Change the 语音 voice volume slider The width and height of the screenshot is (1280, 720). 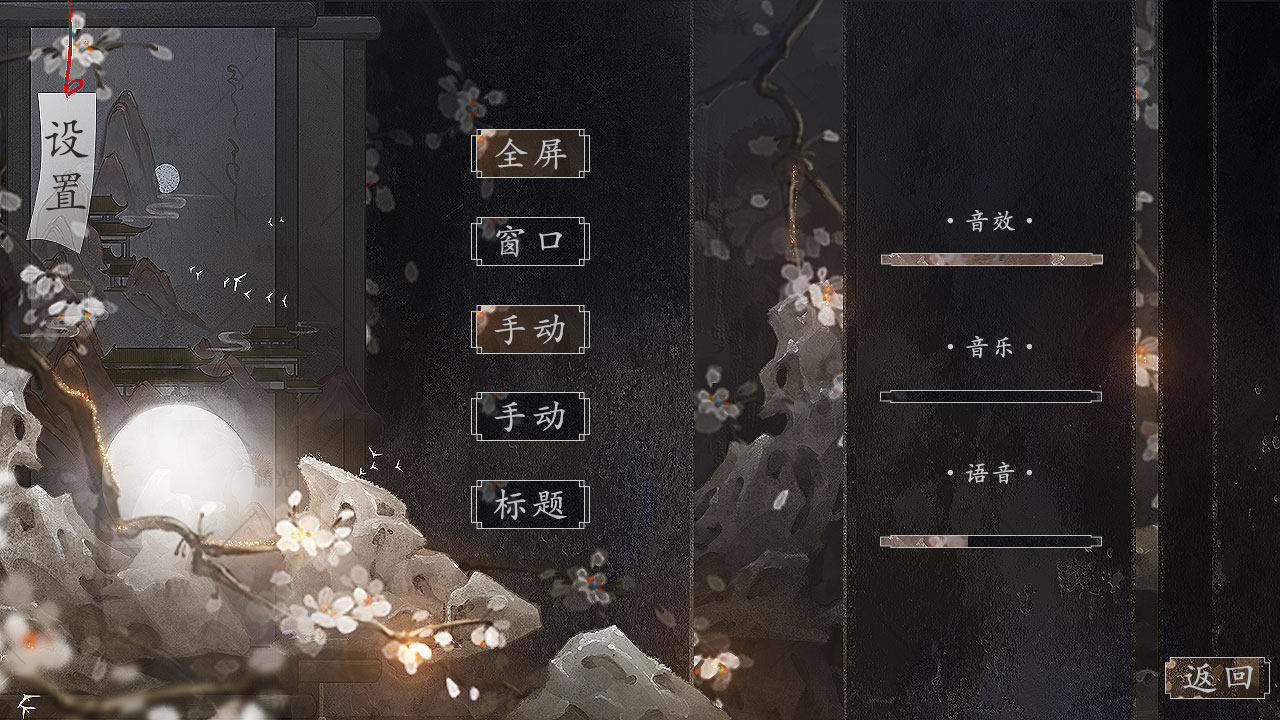(991, 542)
